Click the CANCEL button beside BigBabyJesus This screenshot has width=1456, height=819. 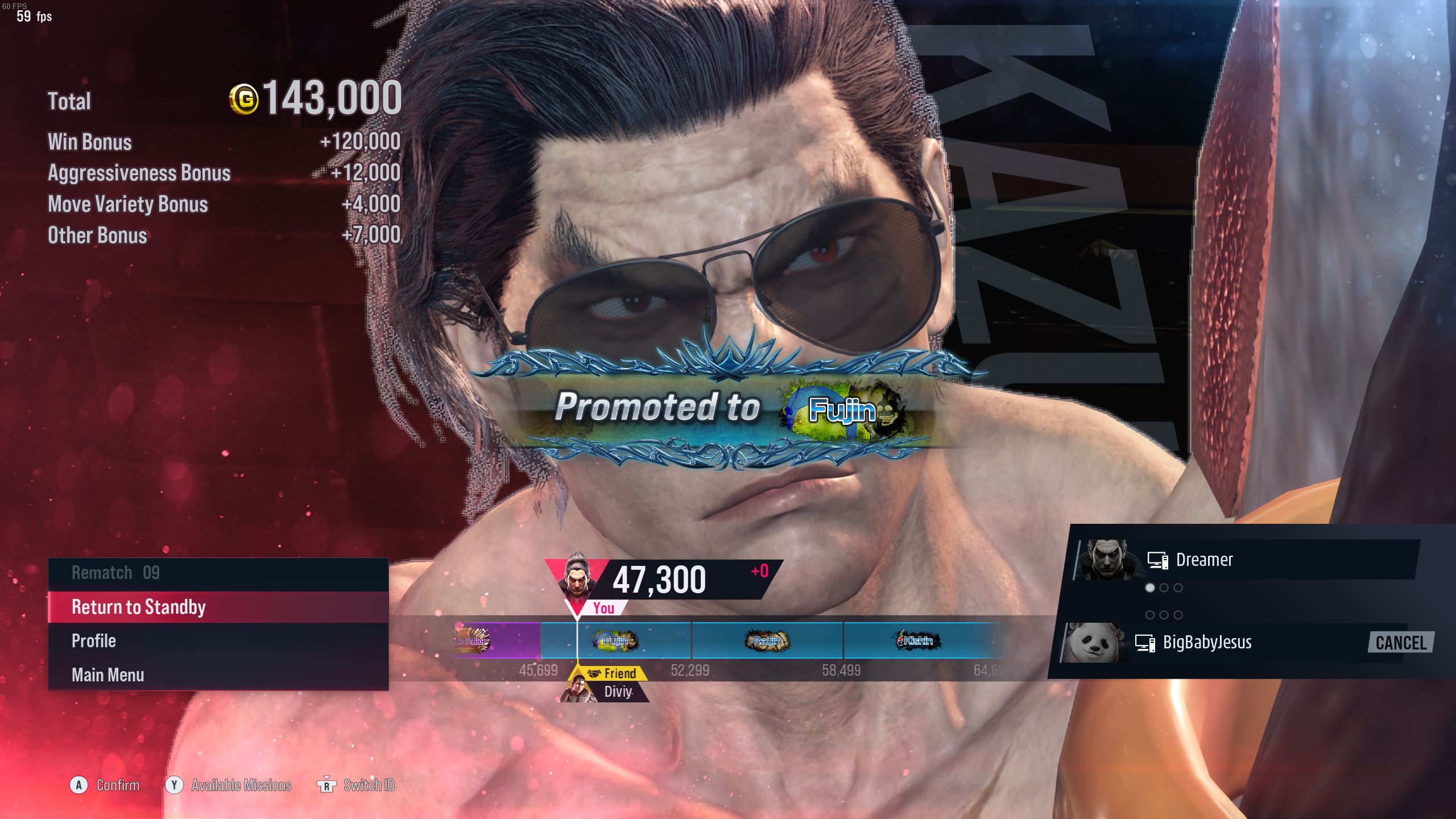[x=1400, y=643]
